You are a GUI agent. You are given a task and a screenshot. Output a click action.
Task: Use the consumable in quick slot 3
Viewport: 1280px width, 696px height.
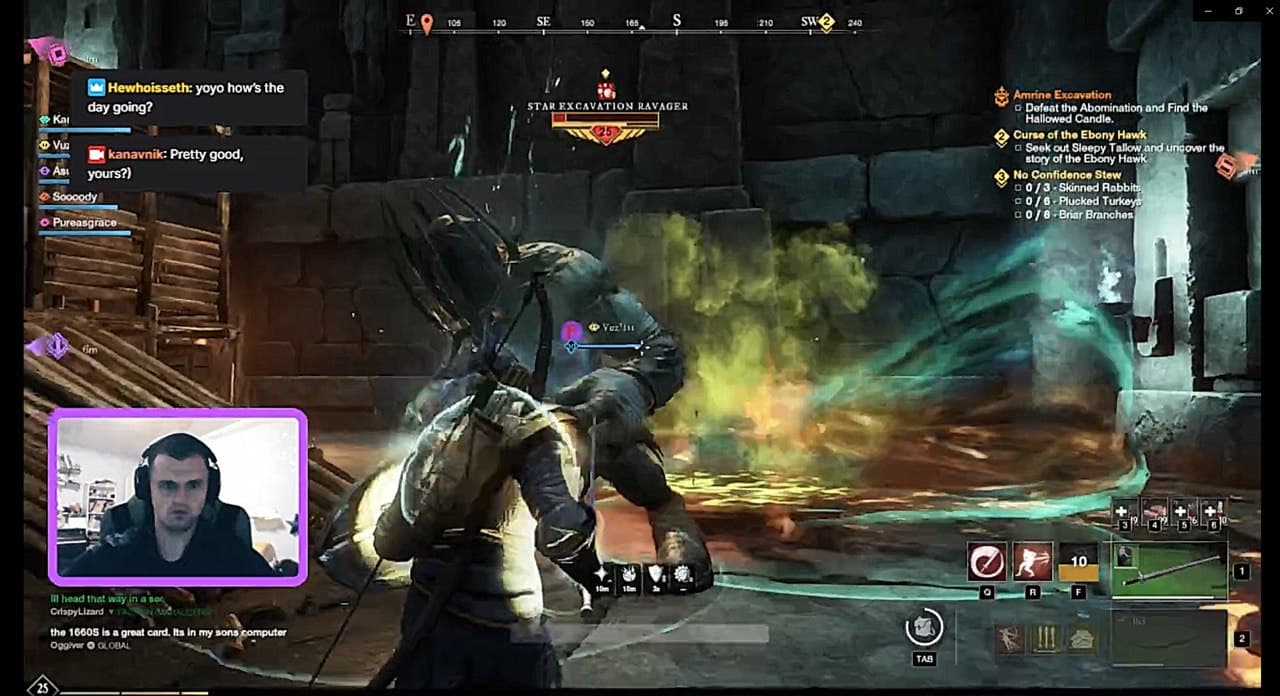(x=1122, y=512)
